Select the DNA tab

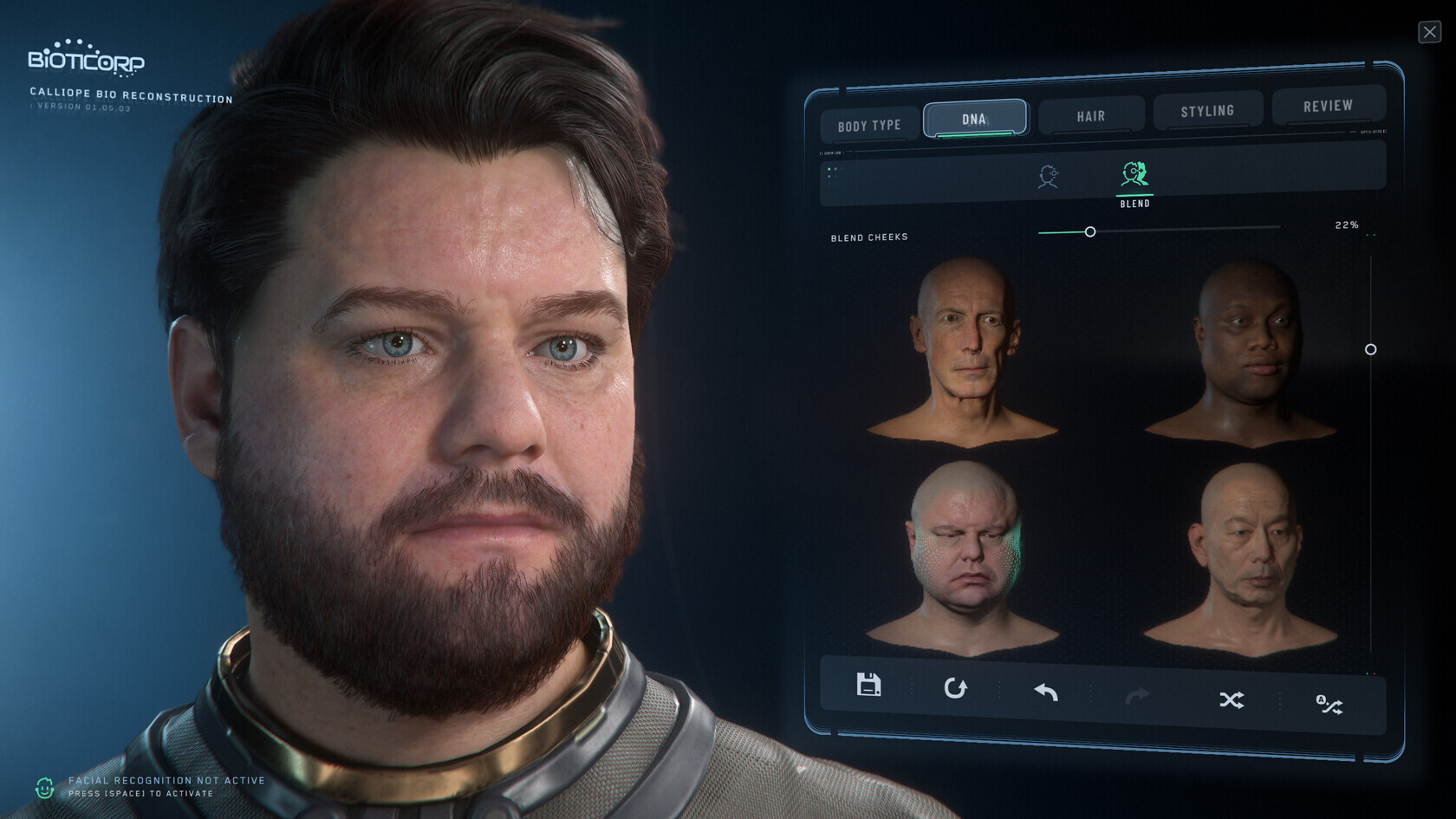tap(975, 119)
